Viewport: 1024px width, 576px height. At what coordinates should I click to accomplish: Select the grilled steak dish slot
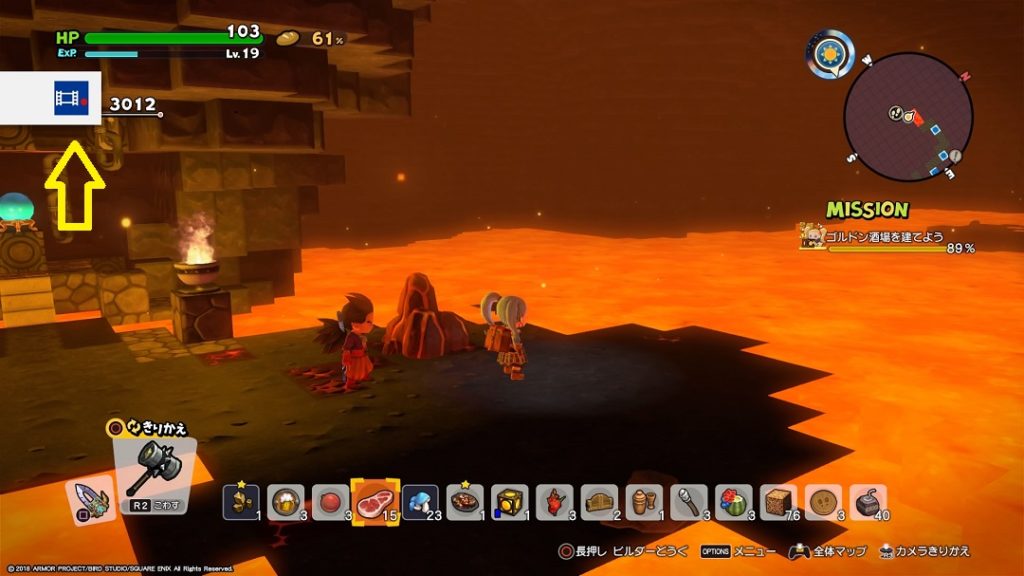[x=466, y=501]
